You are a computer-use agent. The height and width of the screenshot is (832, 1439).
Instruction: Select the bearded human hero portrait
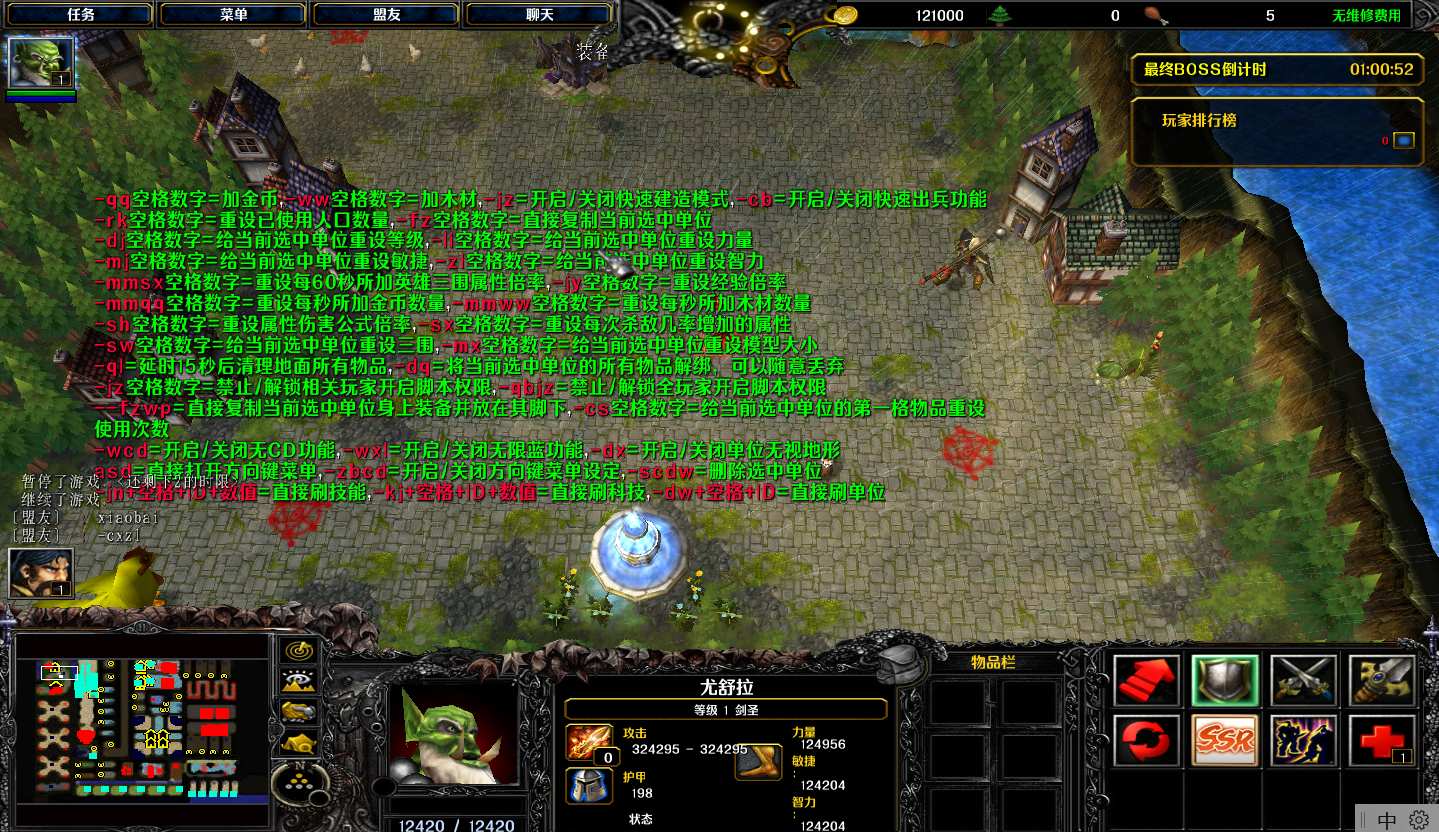41,574
